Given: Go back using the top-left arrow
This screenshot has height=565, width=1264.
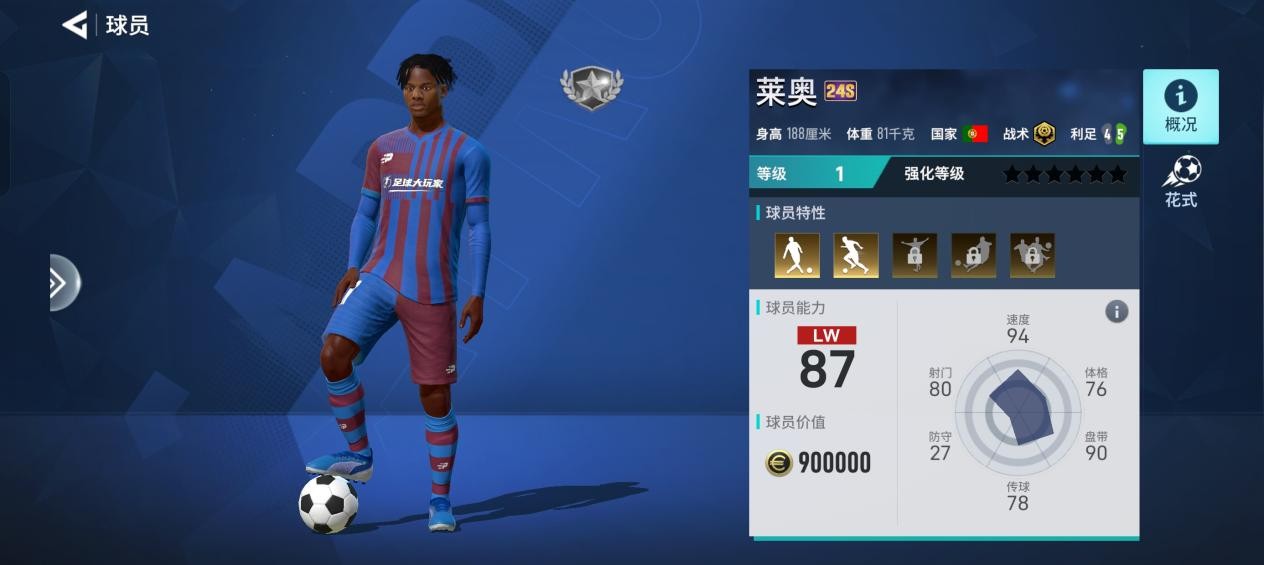Looking at the screenshot, I should [x=75, y=25].
